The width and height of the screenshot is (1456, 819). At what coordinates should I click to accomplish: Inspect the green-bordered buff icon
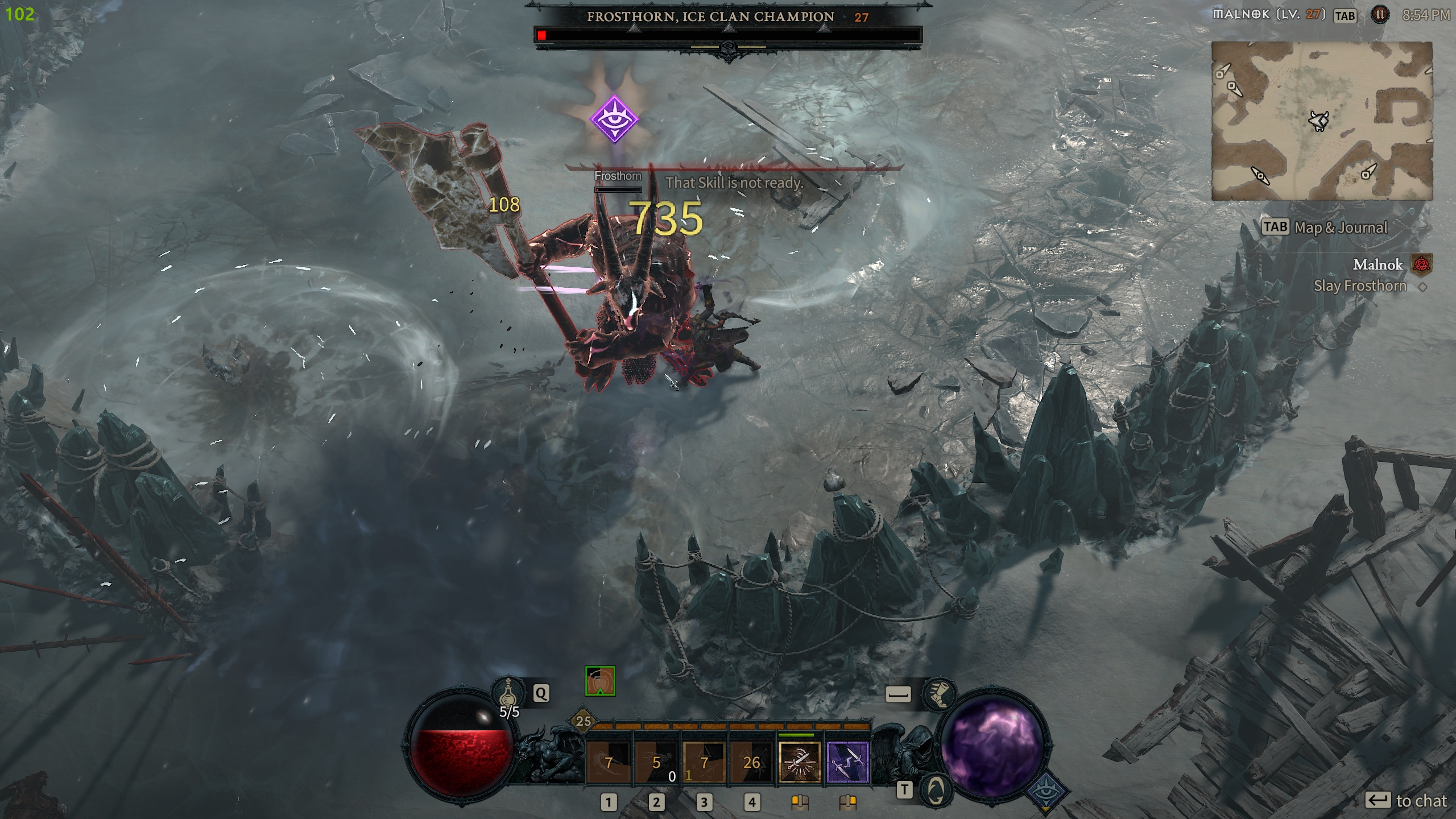(x=600, y=681)
